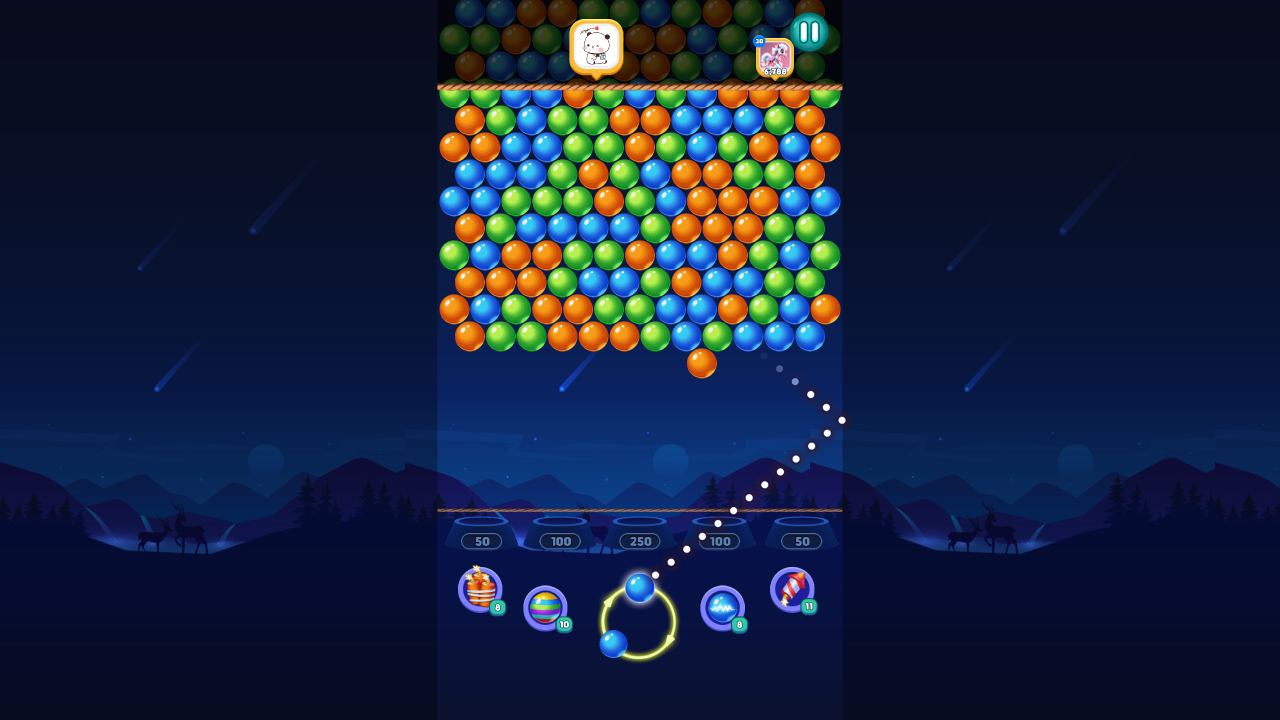The image size is (1280, 720).
Task: Tap the panda character badge
Action: tap(597, 46)
